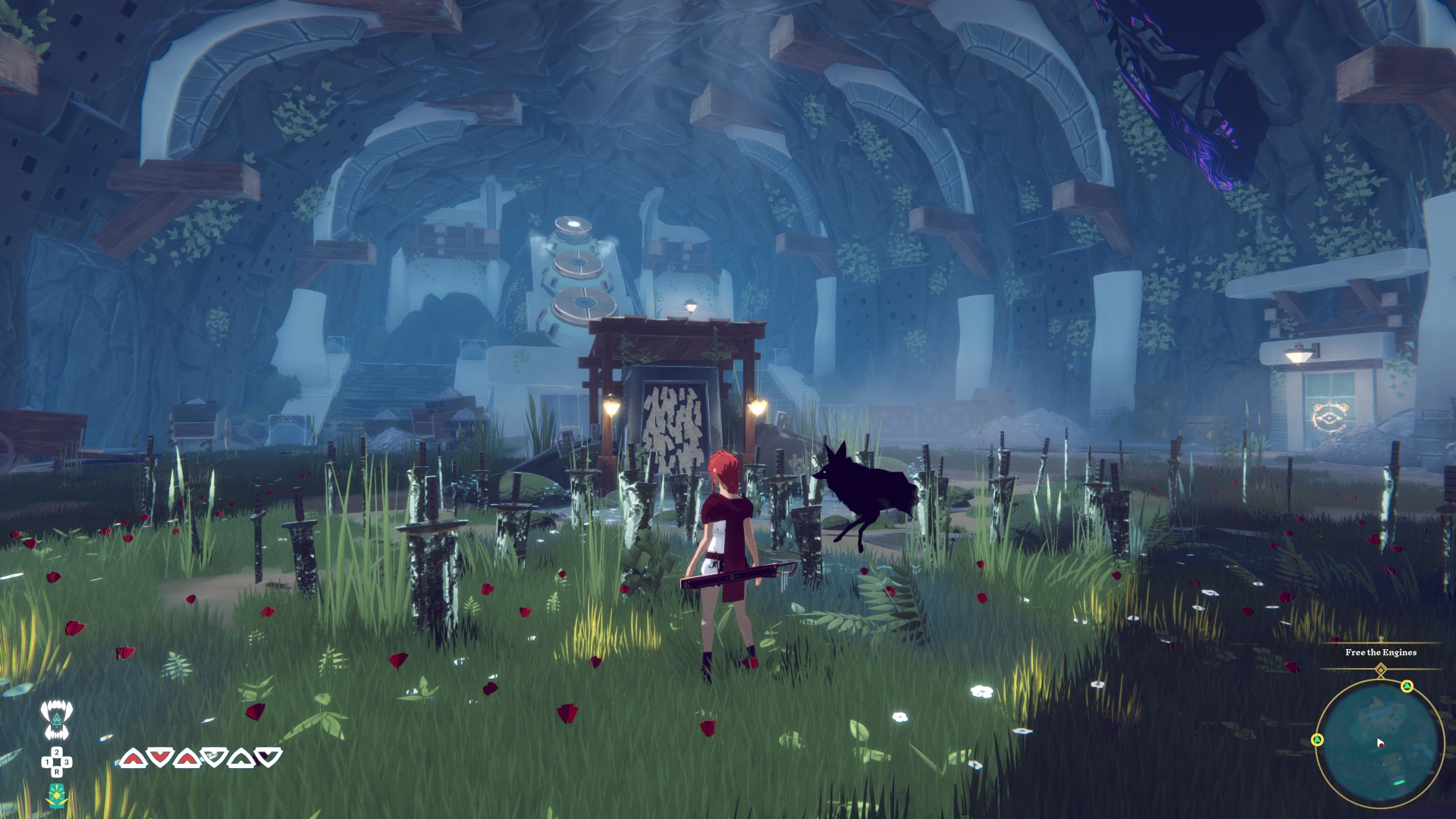Select the "Free the Engines" objective tracker
The width and height of the screenshot is (1456, 819).
tap(1380, 652)
